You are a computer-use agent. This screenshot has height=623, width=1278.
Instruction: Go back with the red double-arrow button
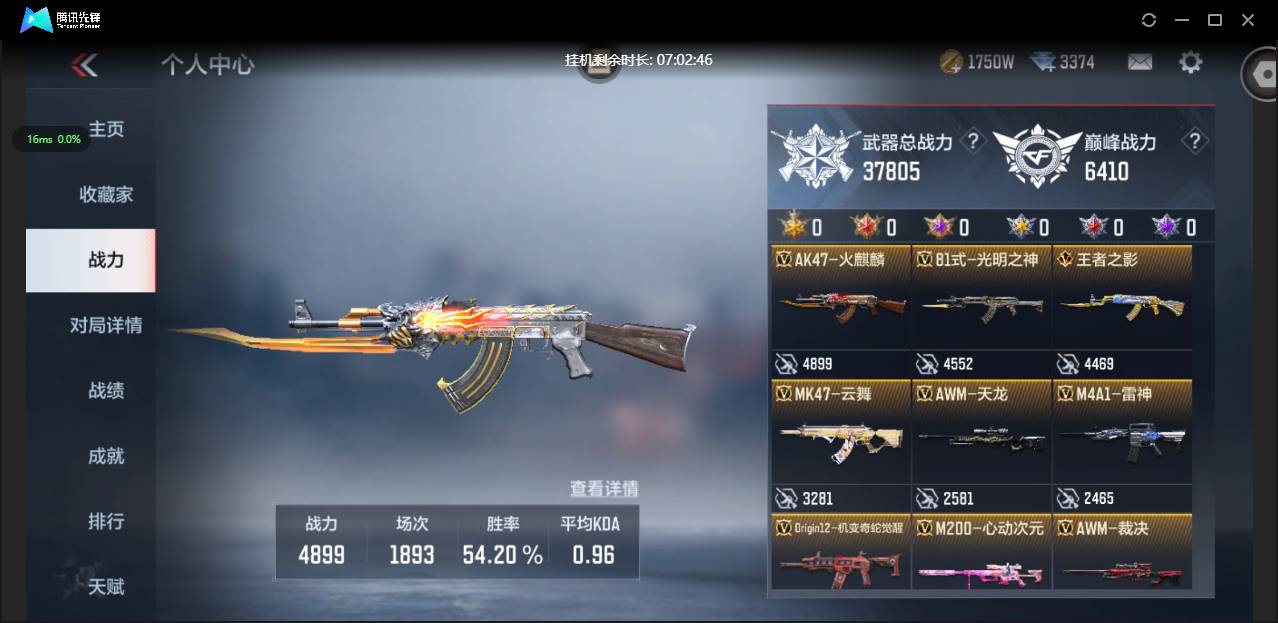tap(84, 66)
